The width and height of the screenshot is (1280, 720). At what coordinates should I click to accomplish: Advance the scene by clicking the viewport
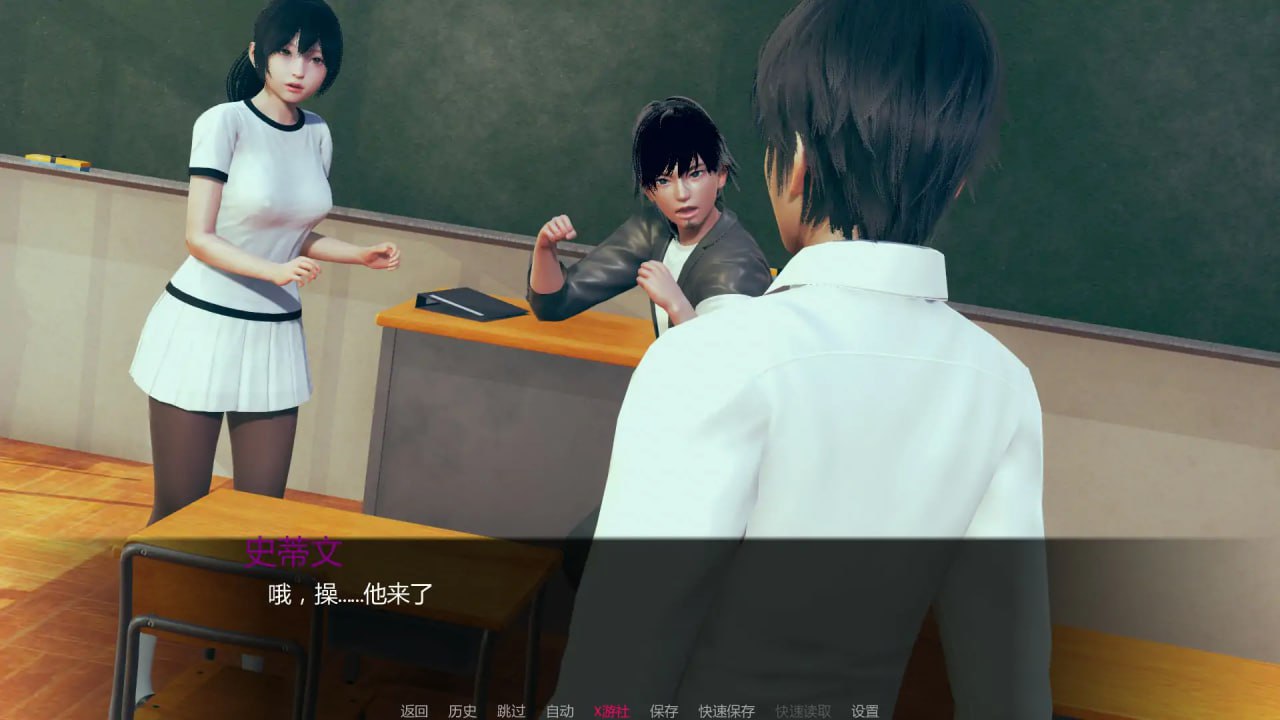(x=640, y=300)
